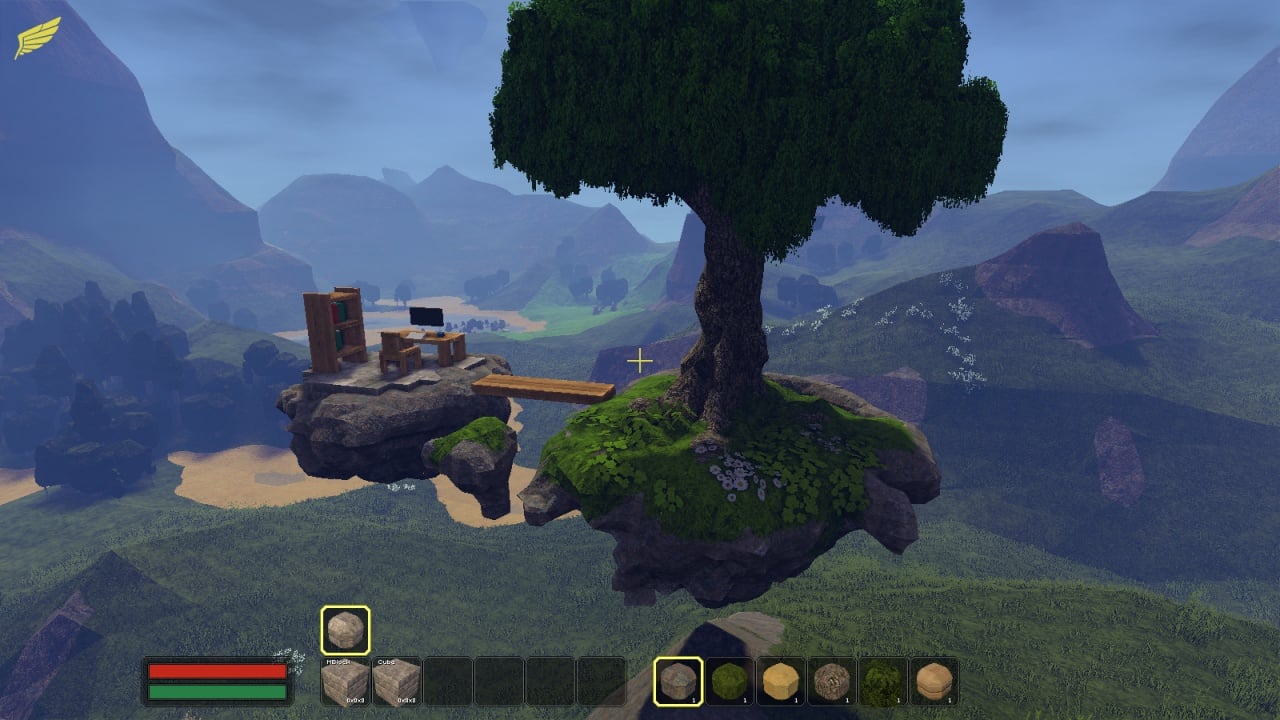Screen dimensions: 1280x720
Task: Select the dark green leaves material
Action: point(883,682)
